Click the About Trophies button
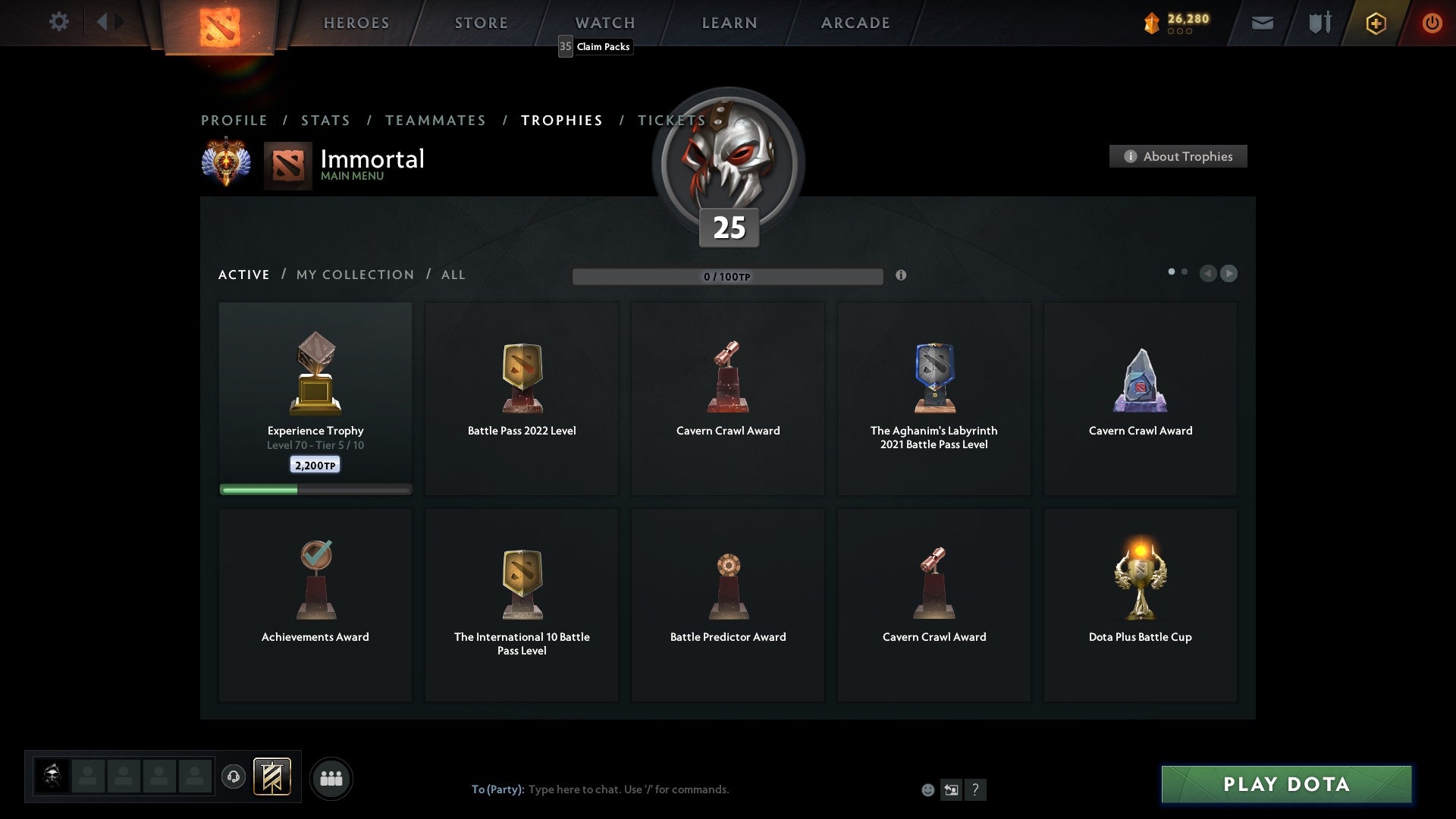The width and height of the screenshot is (1456, 819). [x=1178, y=156]
